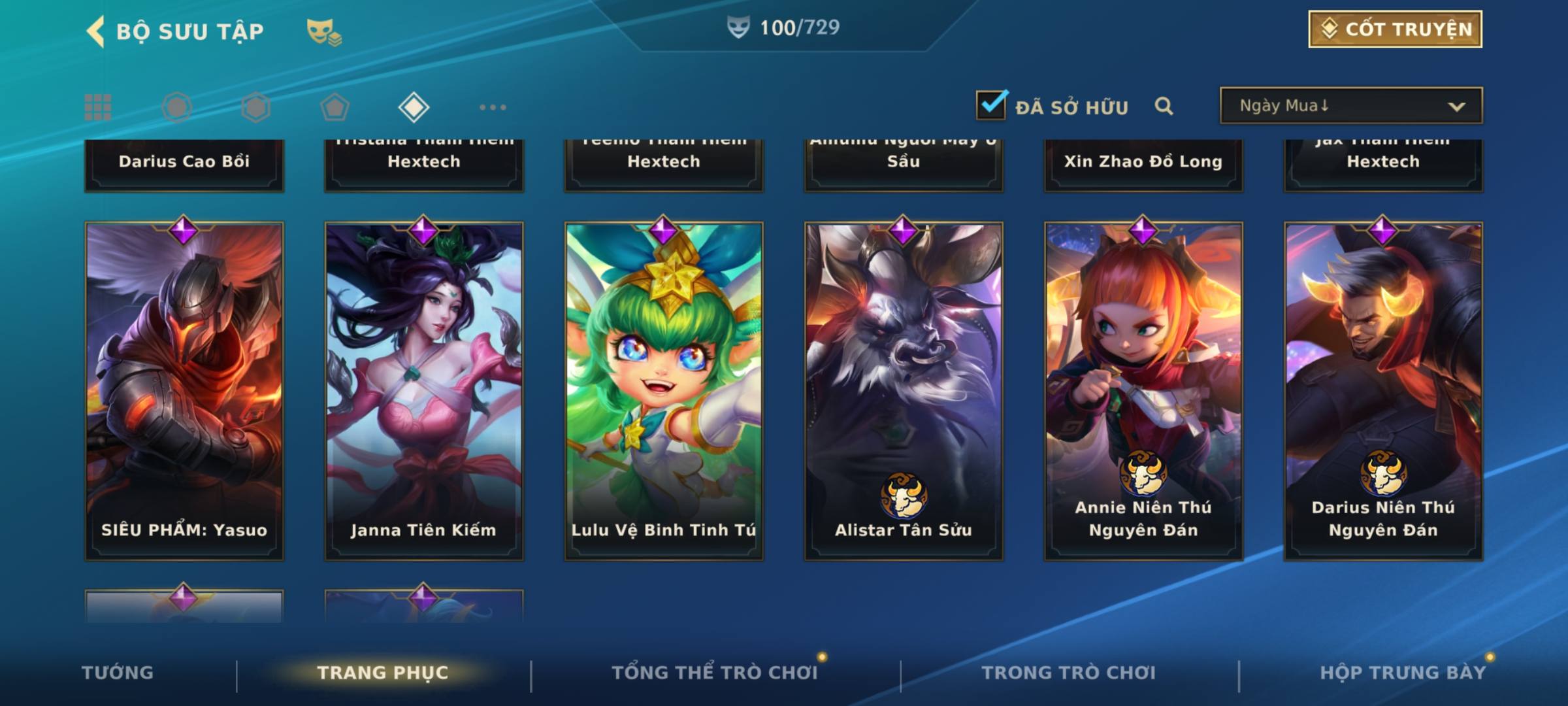Screen dimensions: 1568x706
Task: Choose the diamond rarity filter icon
Action: click(x=414, y=107)
